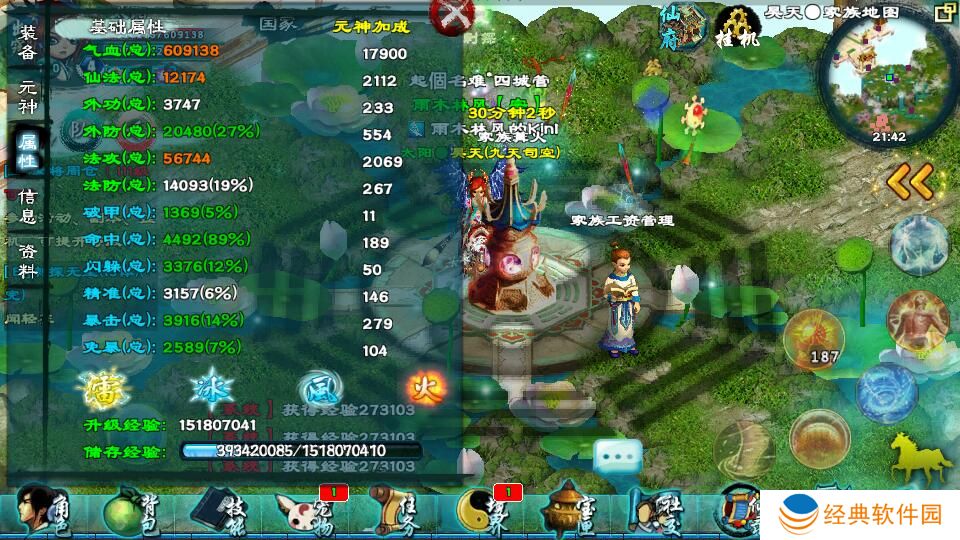Open the 境界 yin-yang realm menu
960x540 pixels.
(x=485, y=510)
